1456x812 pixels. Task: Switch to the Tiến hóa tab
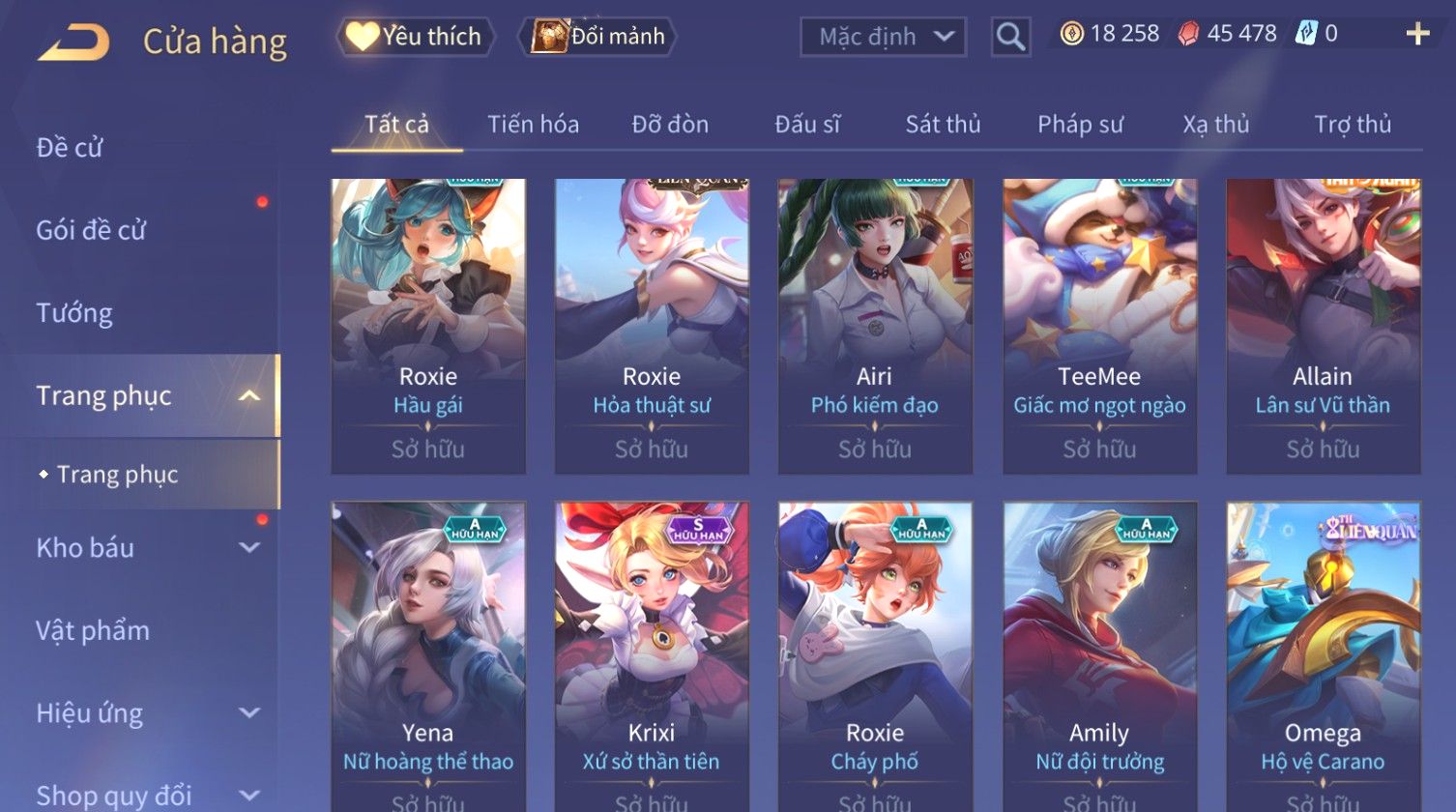pyautogui.click(x=533, y=125)
